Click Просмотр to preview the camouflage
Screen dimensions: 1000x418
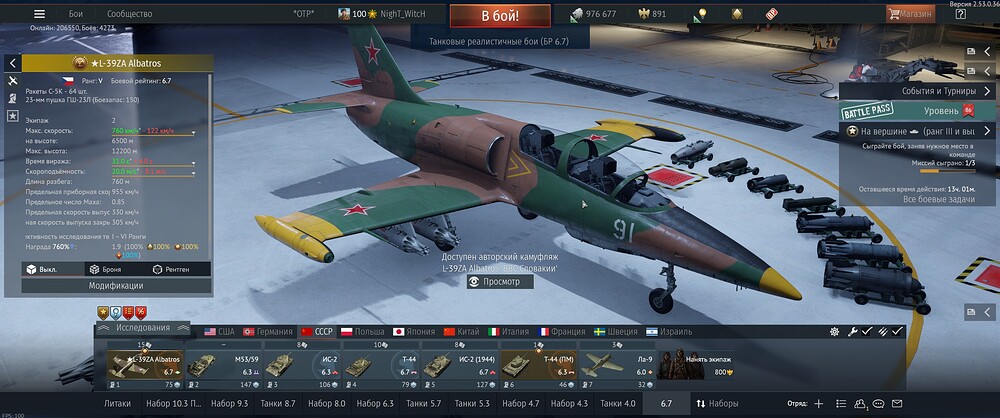pos(500,282)
